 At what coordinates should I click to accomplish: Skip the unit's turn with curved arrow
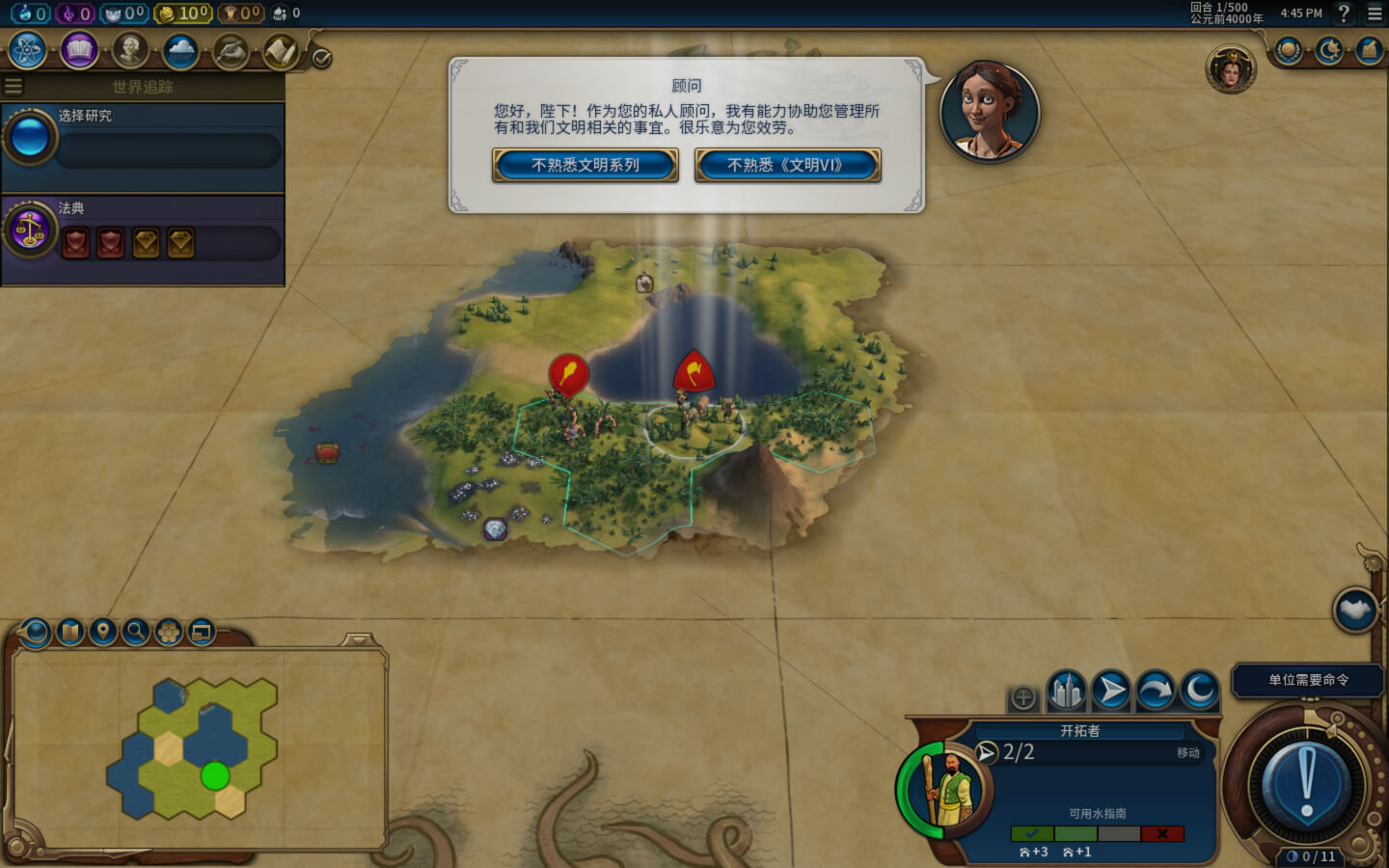(x=1156, y=691)
